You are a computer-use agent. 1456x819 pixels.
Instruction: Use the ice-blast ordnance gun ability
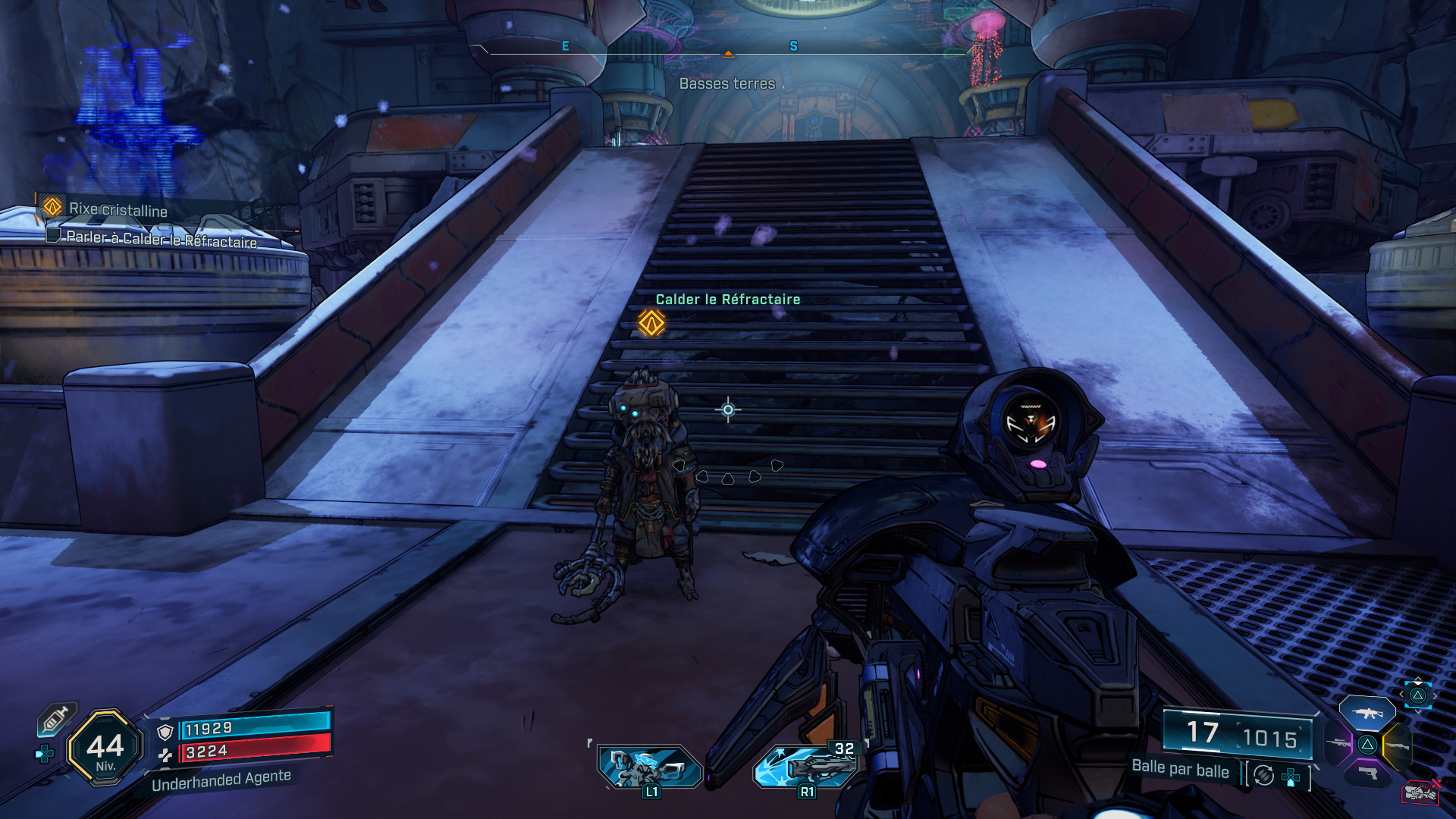click(806, 767)
